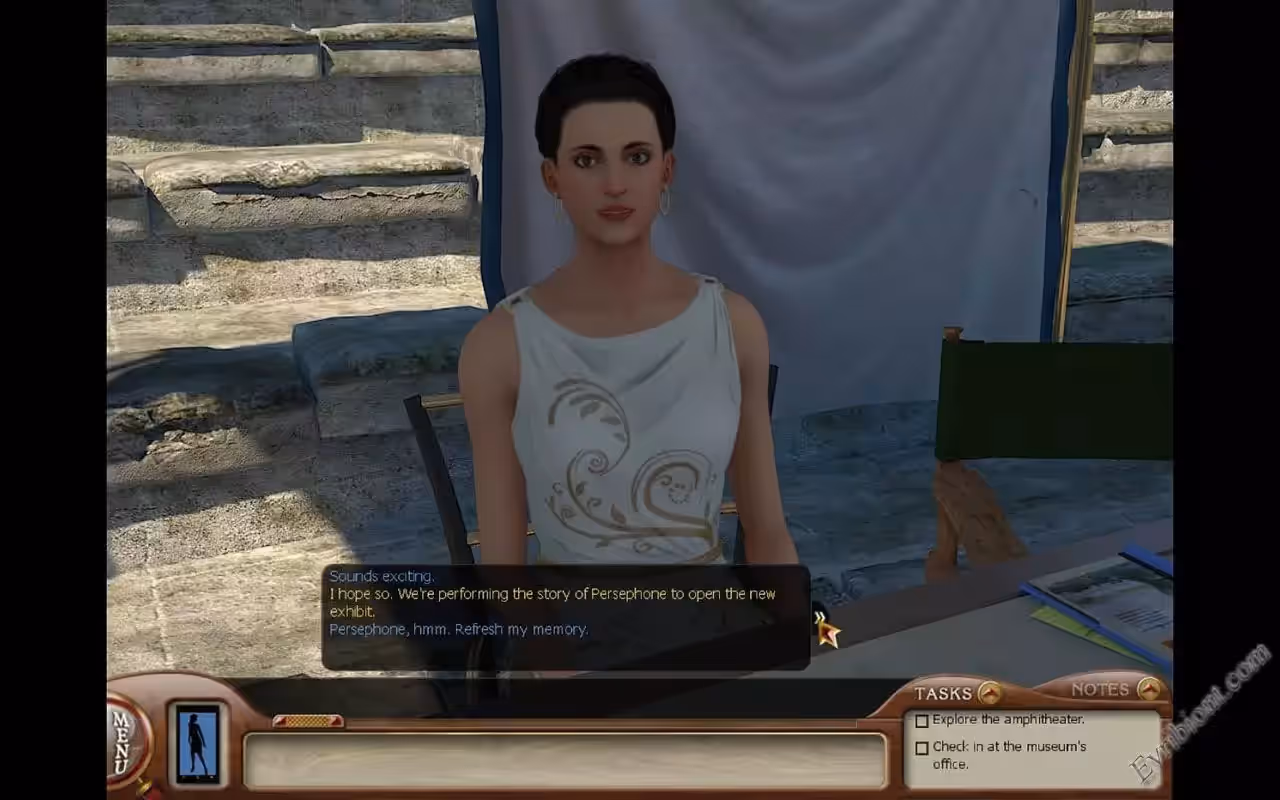Tick the Check in at museum's office checkbox

point(922,748)
